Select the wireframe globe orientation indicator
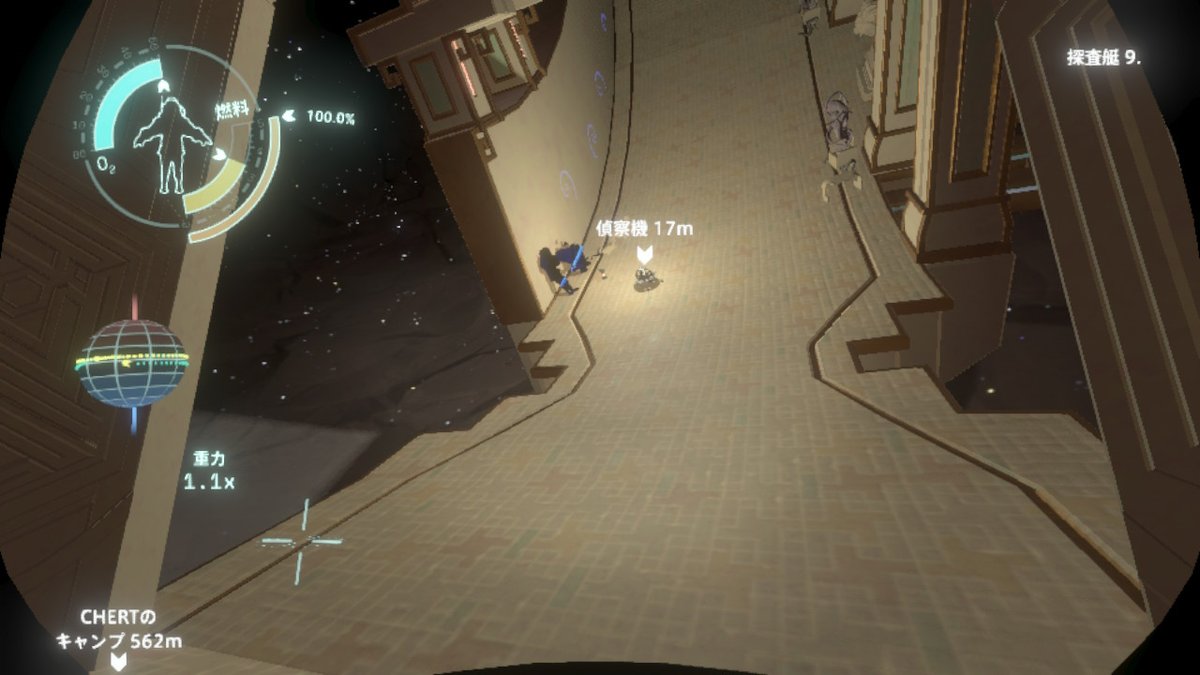This screenshot has height=675, width=1200. pyautogui.click(x=133, y=363)
